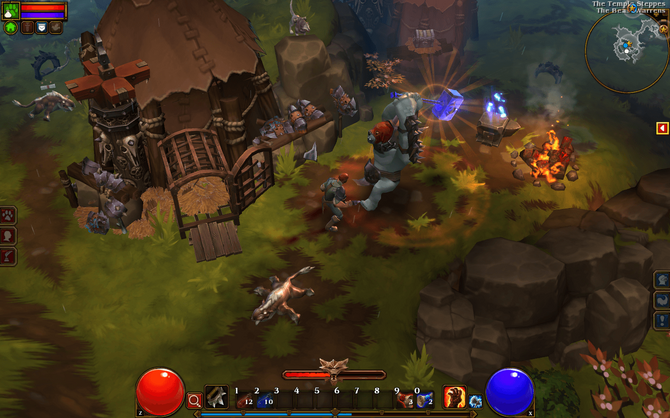Click the bottom red icon on left sidebar
670x418 pixels.
click(x=8, y=256)
